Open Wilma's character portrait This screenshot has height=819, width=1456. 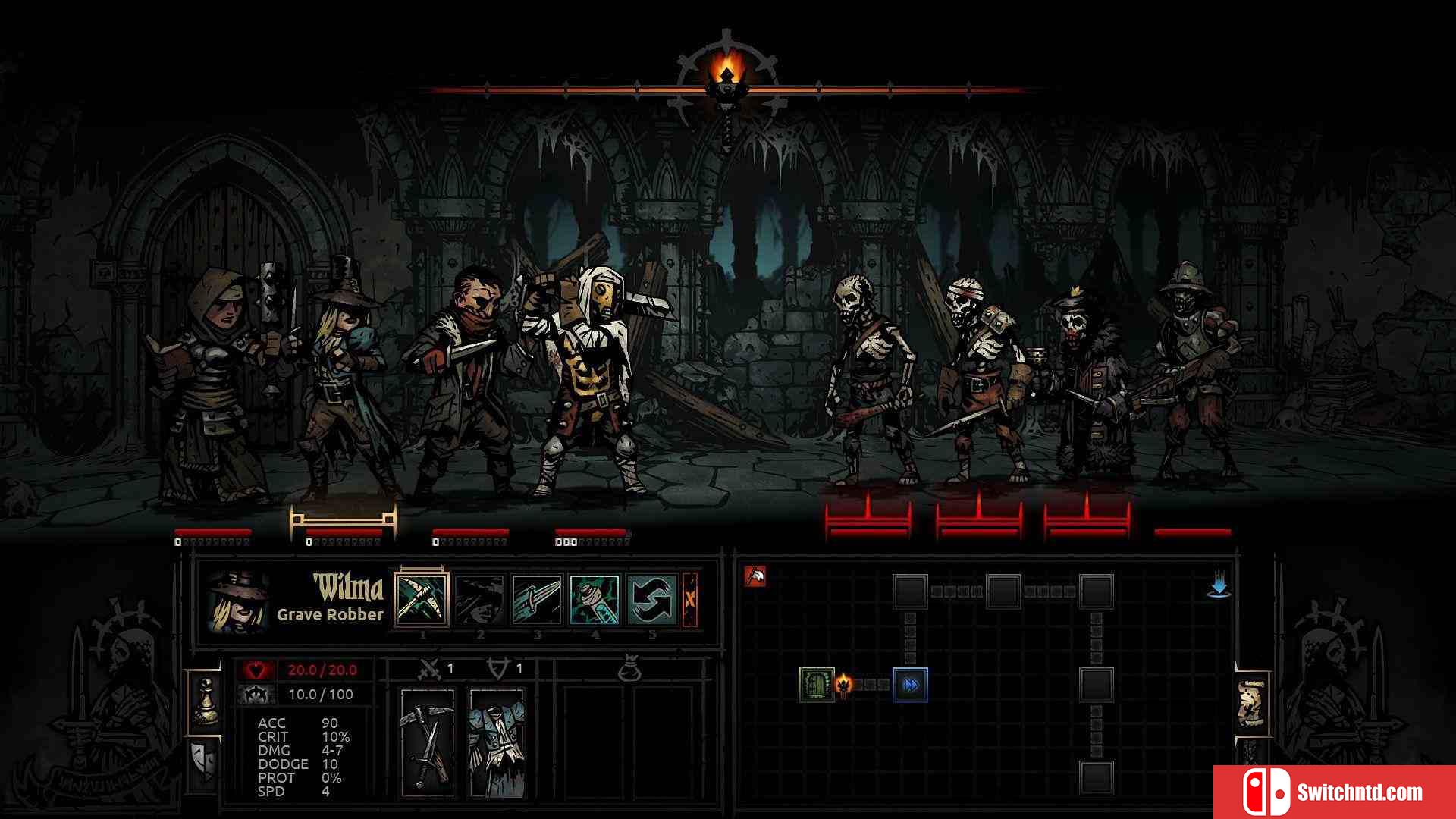(x=238, y=603)
